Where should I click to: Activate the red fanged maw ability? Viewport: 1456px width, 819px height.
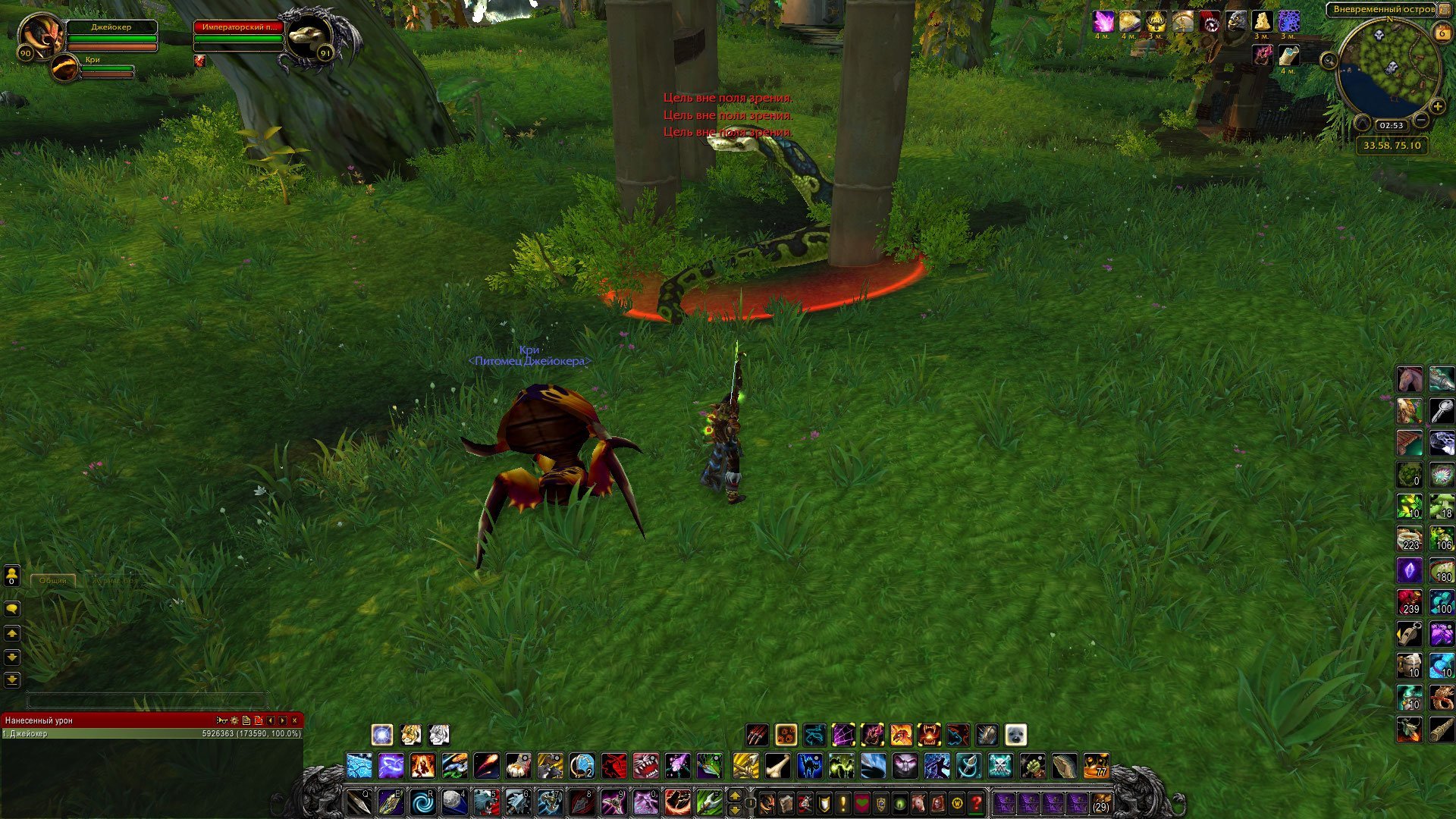tap(645, 766)
